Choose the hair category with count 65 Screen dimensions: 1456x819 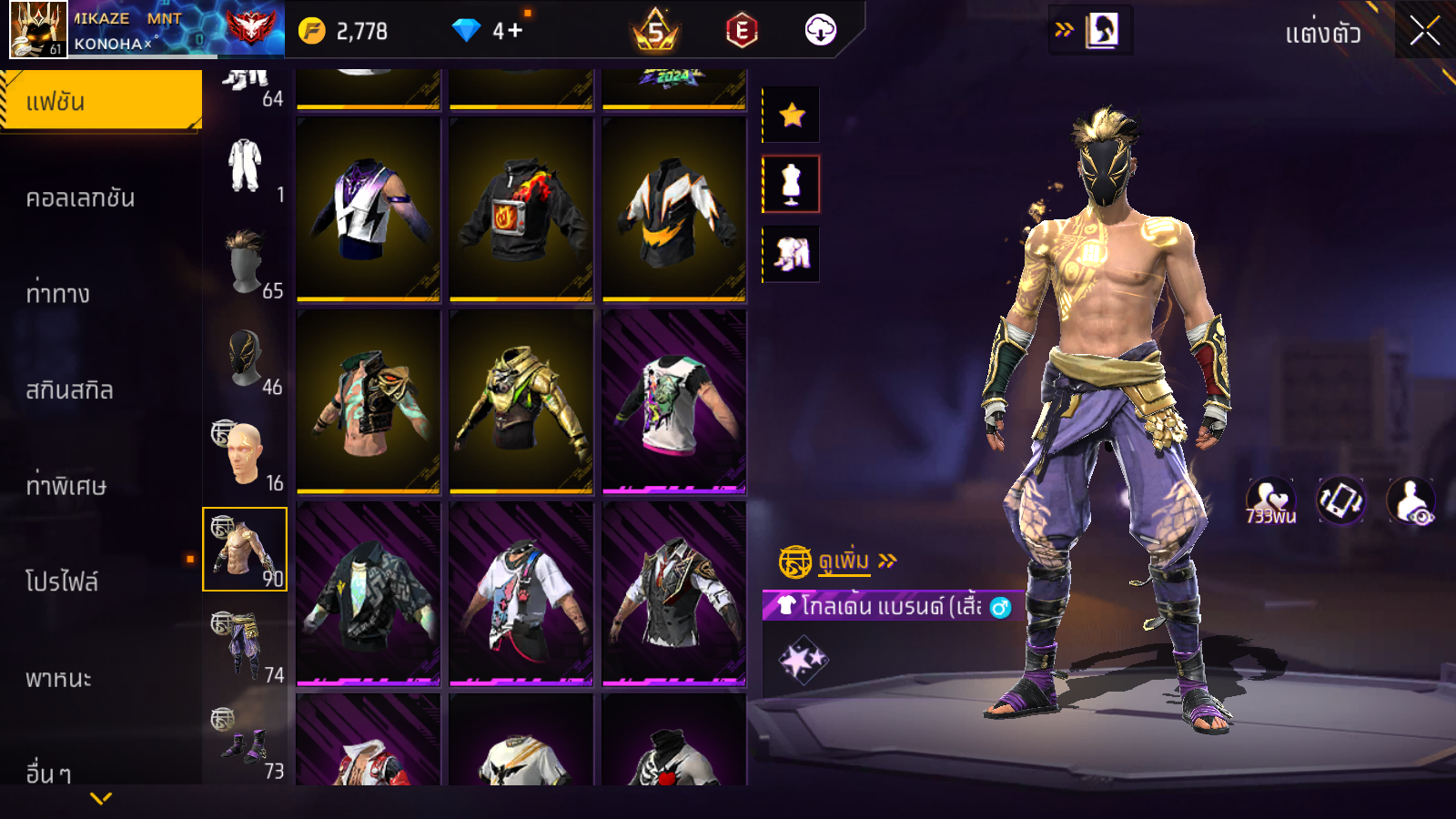click(245, 263)
